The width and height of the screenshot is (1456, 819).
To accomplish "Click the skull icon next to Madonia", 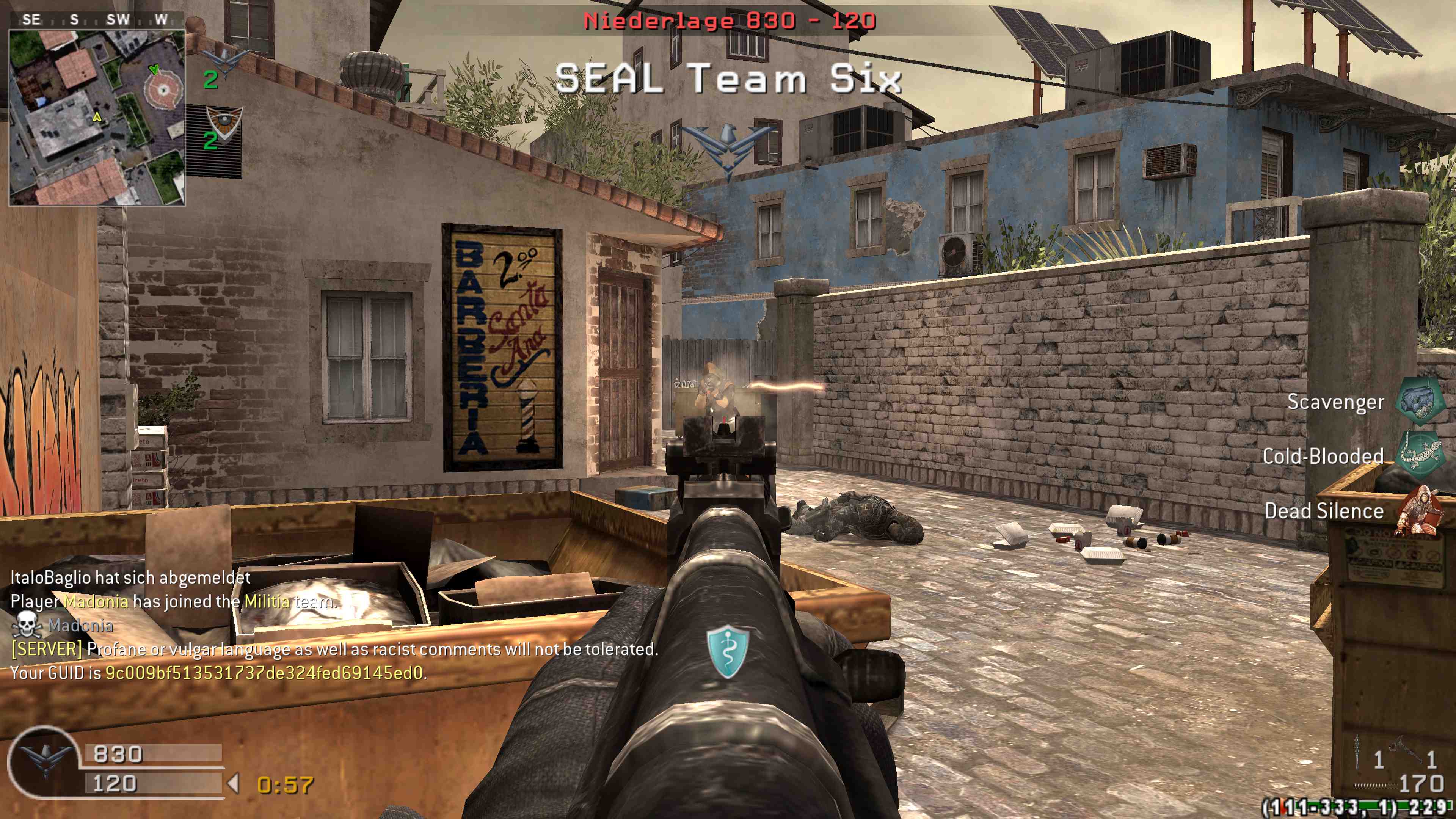I will point(27,625).
